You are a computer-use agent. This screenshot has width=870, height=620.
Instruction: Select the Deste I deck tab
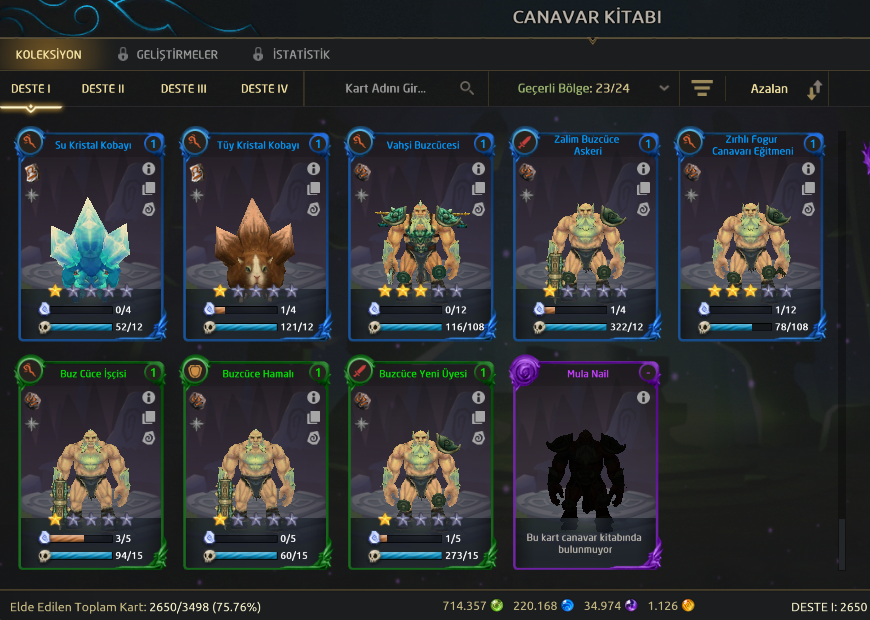click(x=31, y=89)
